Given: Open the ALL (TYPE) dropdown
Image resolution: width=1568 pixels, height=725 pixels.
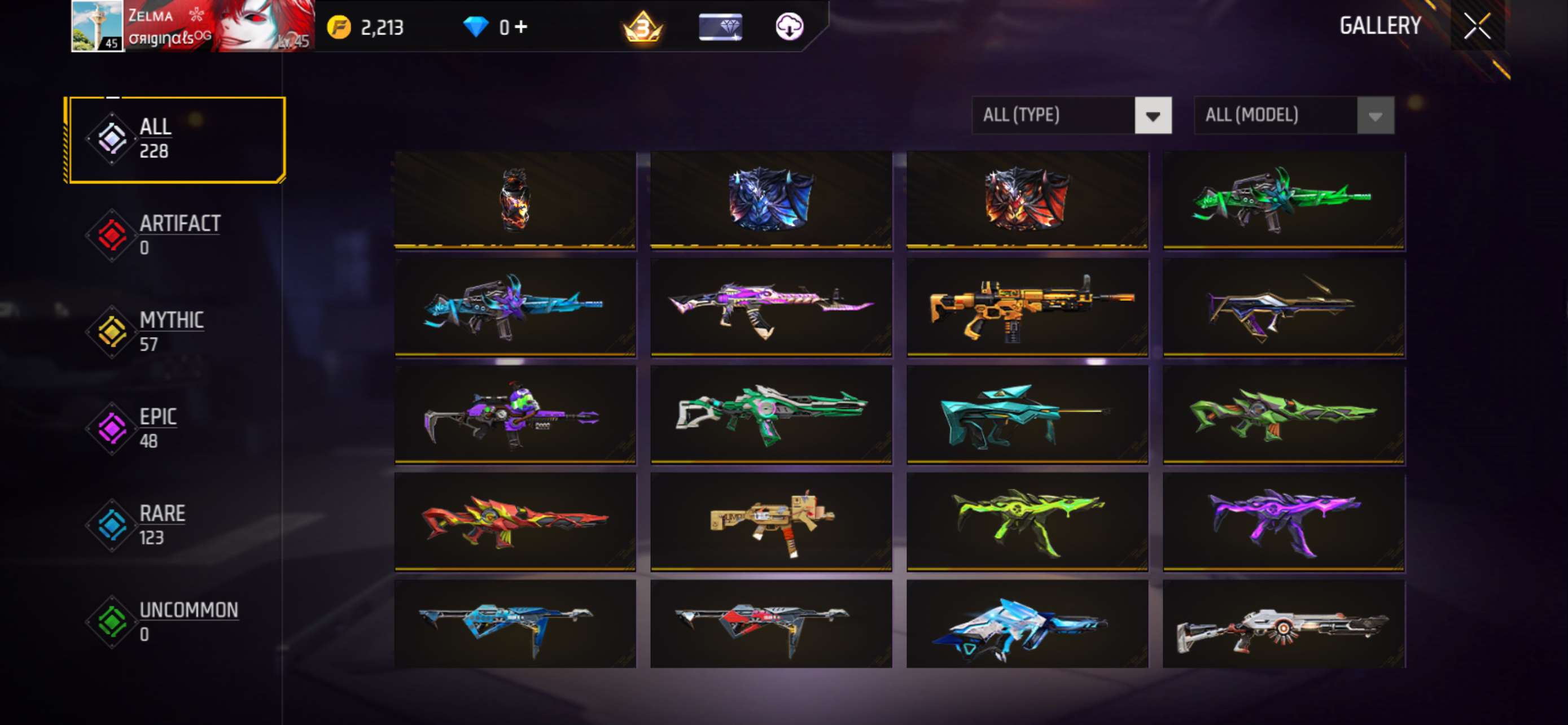Looking at the screenshot, I should pos(1053,115).
